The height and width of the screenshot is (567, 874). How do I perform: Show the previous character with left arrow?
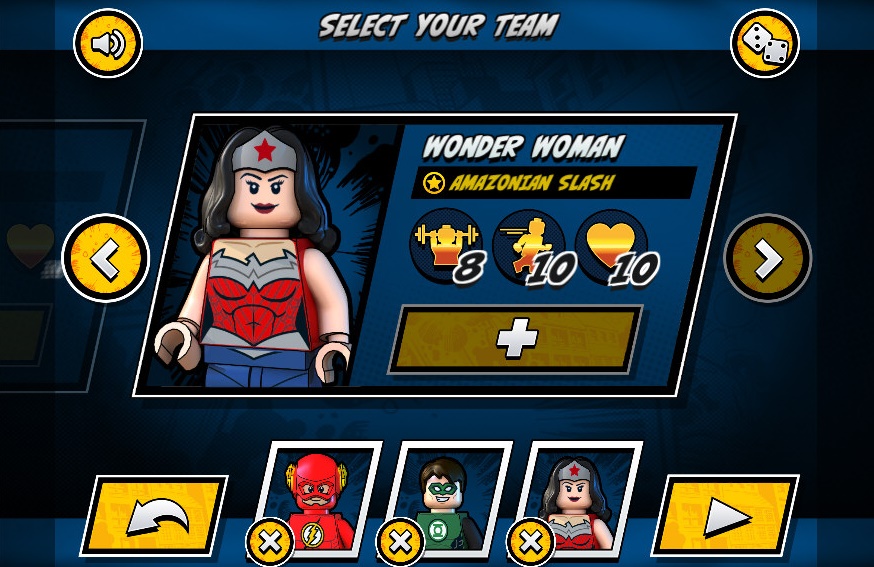[x=106, y=259]
